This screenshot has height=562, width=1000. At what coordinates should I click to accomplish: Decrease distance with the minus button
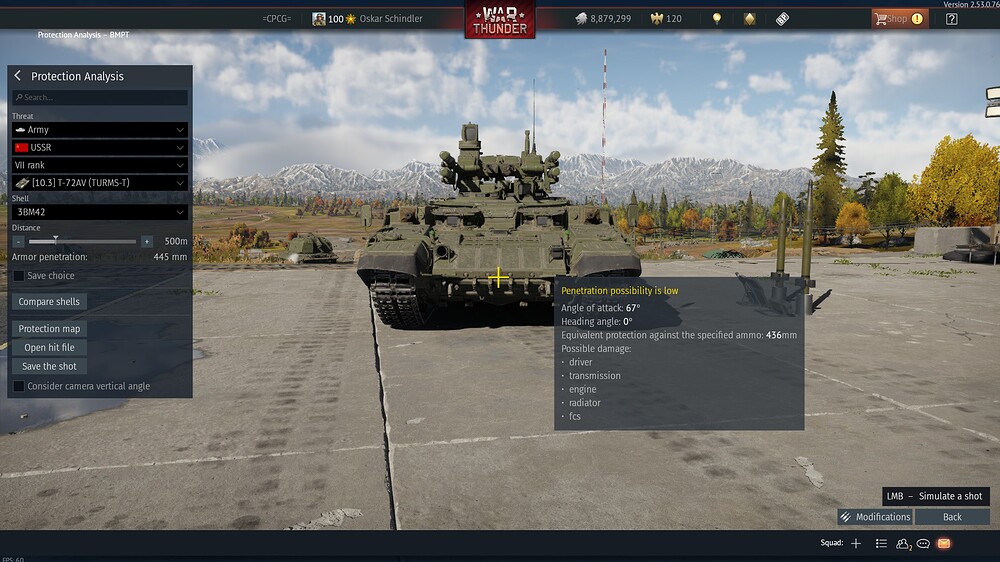coord(18,242)
